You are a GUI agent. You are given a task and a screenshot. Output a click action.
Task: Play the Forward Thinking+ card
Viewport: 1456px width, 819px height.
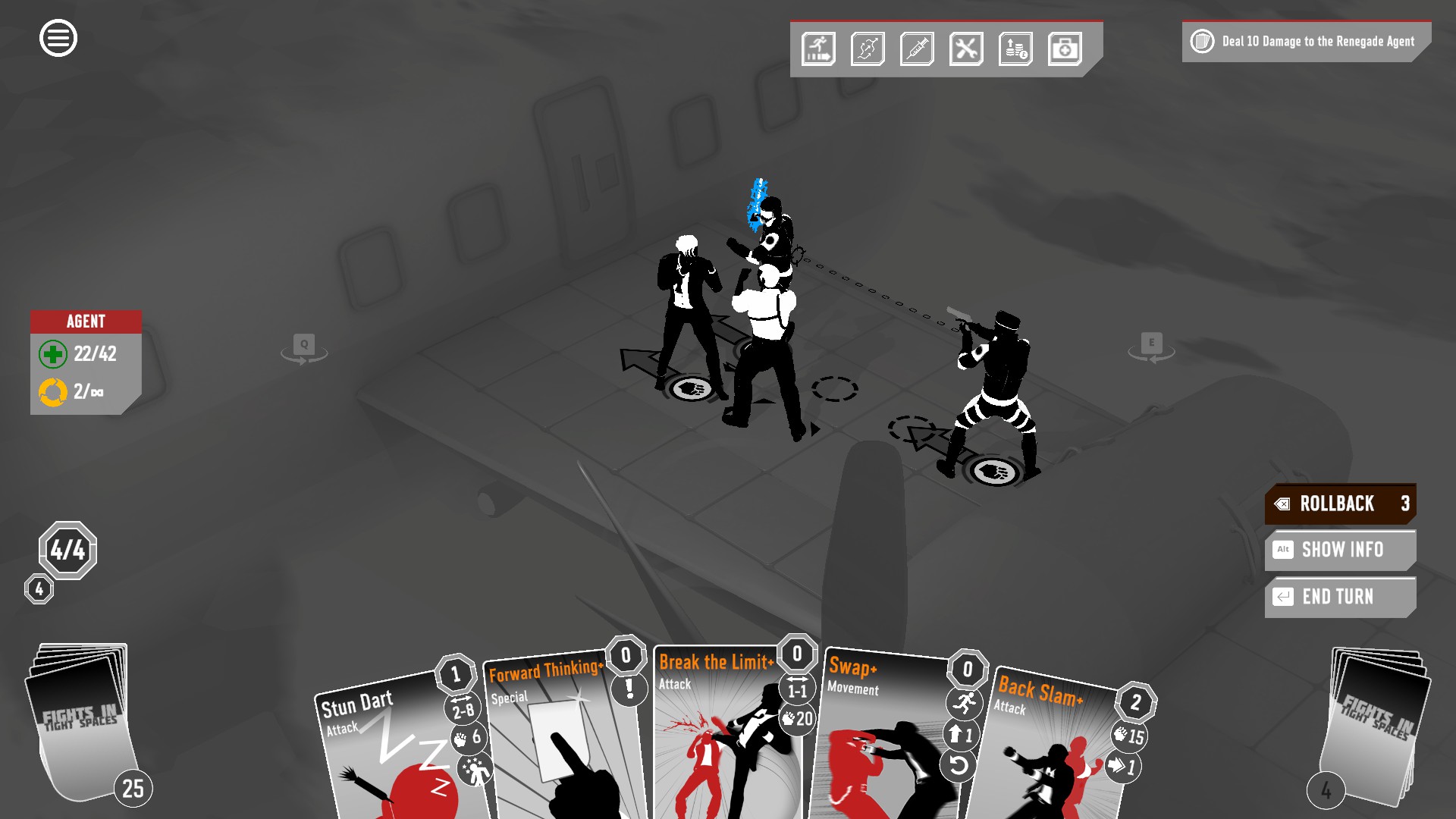click(x=561, y=743)
